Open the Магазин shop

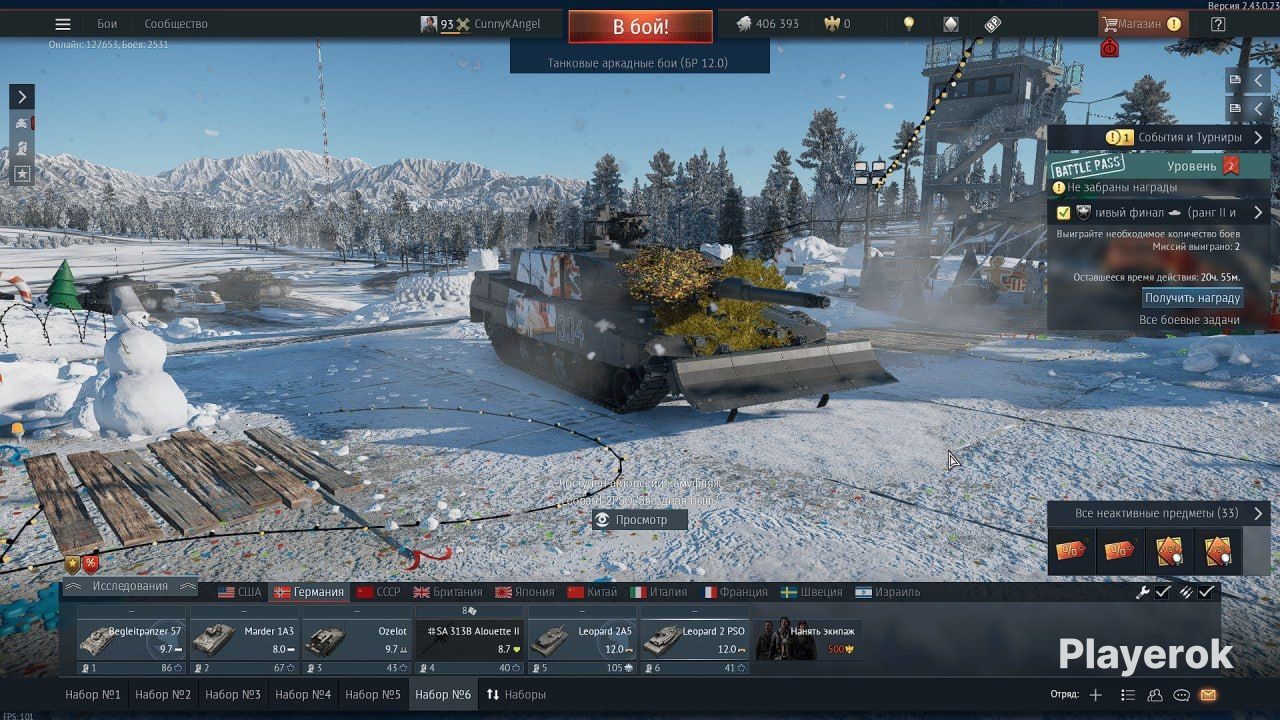pyautogui.click(x=1141, y=24)
